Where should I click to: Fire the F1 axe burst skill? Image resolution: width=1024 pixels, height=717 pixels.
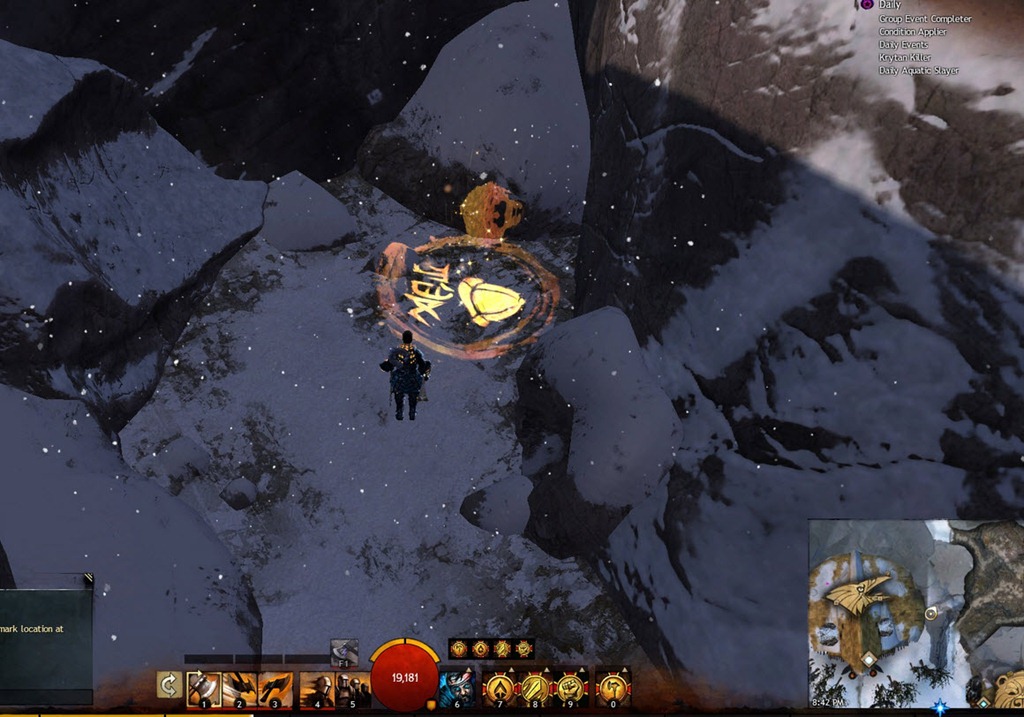(x=344, y=652)
